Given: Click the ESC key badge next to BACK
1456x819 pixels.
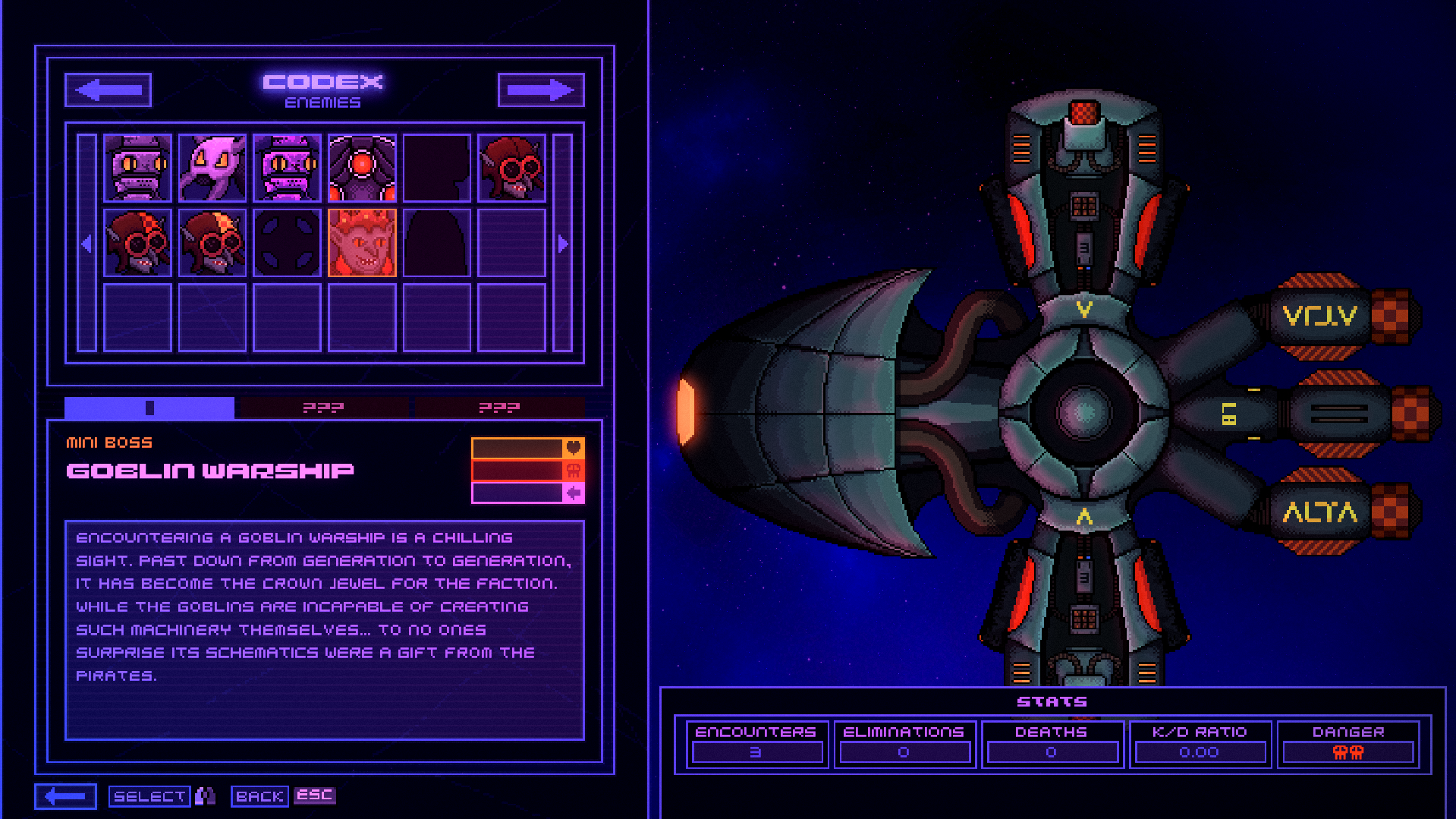Looking at the screenshot, I should pyautogui.click(x=315, y=795).
